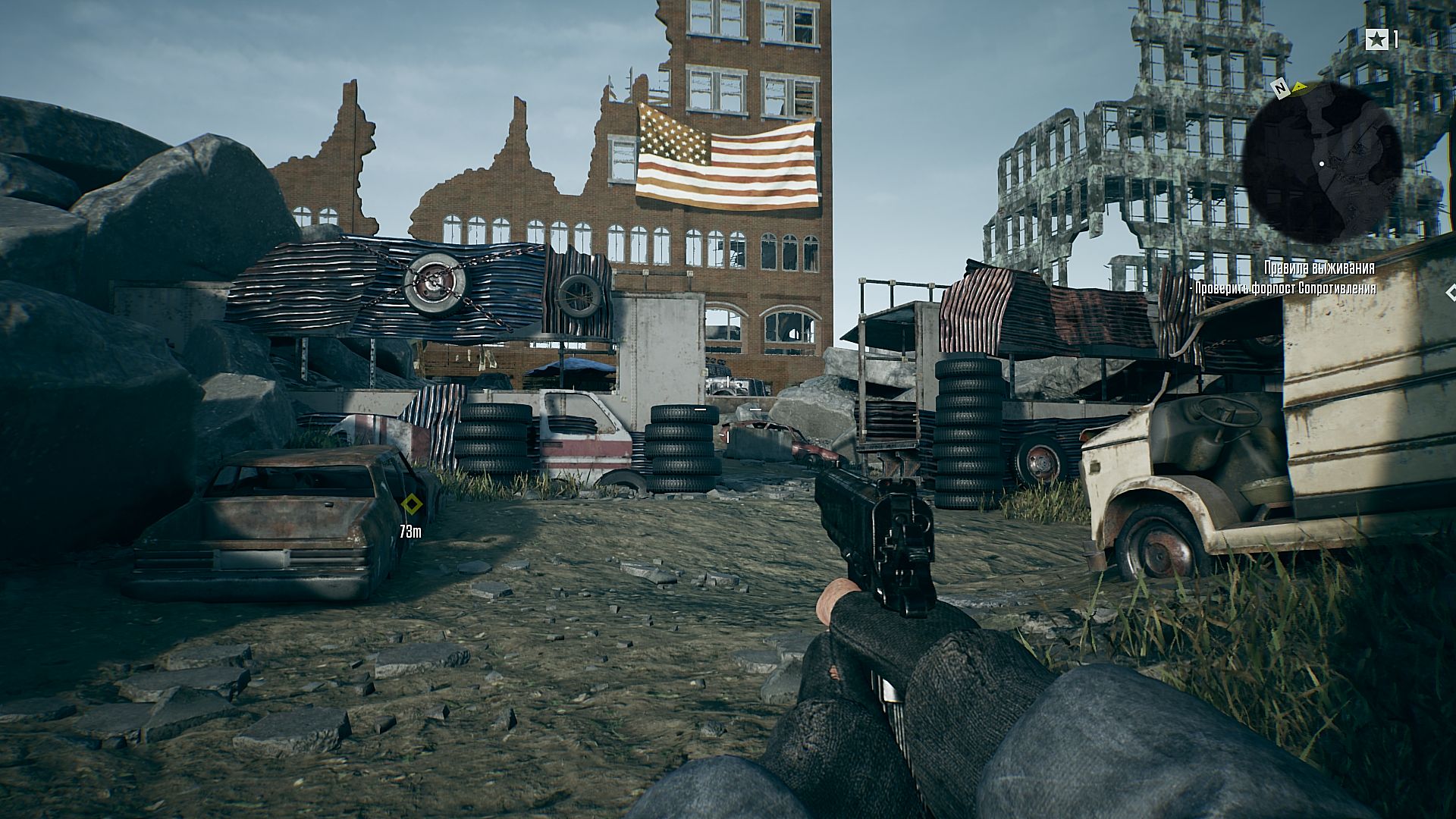
Task: Click the N compass marker on the minimap
Action: click(1282, 89)
